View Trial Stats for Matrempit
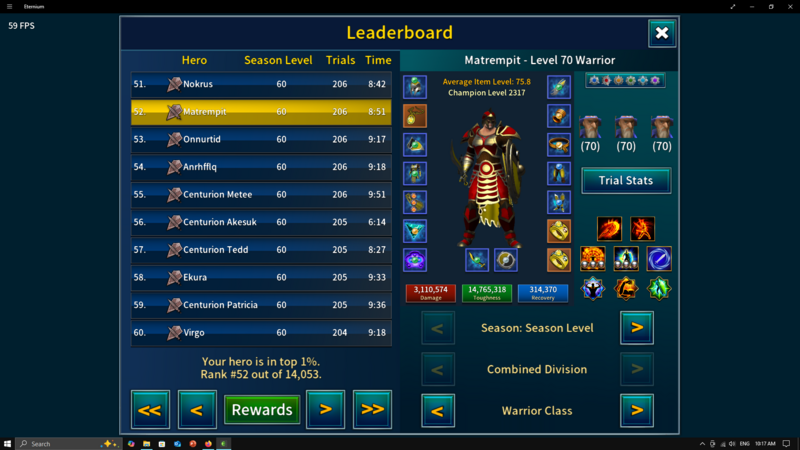The height and width of the screenshot is (450, 800). click(626, 180)
